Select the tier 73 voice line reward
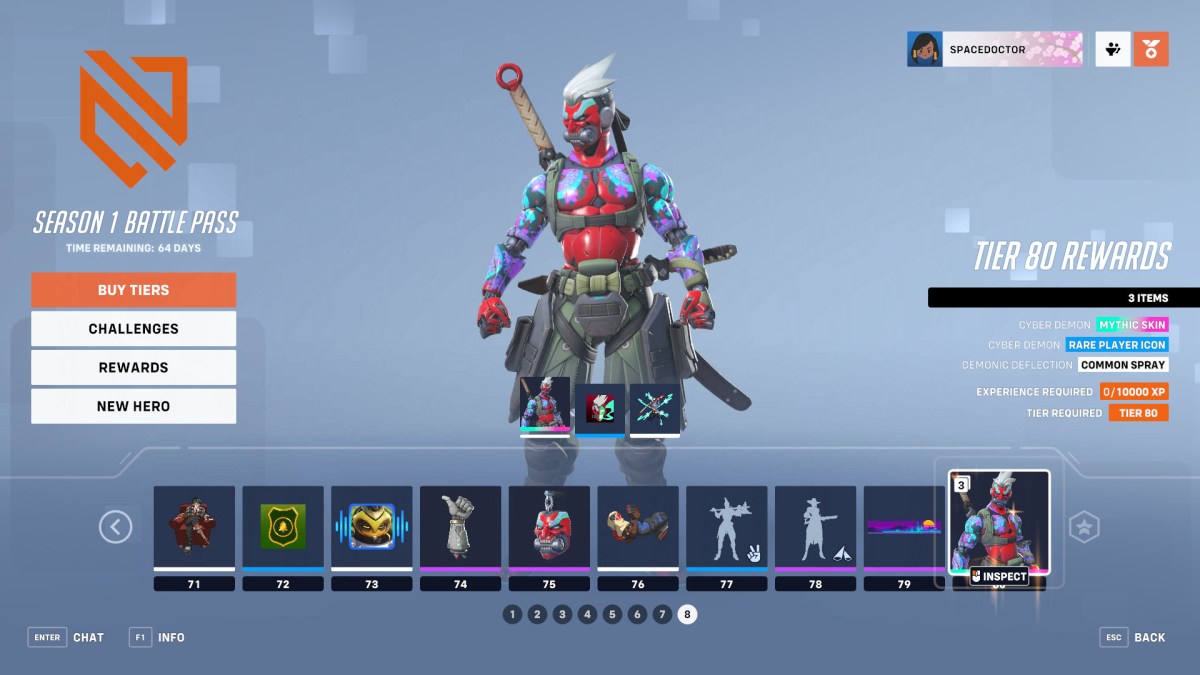Screen dimensions: 1200x675 click(372, 527)
